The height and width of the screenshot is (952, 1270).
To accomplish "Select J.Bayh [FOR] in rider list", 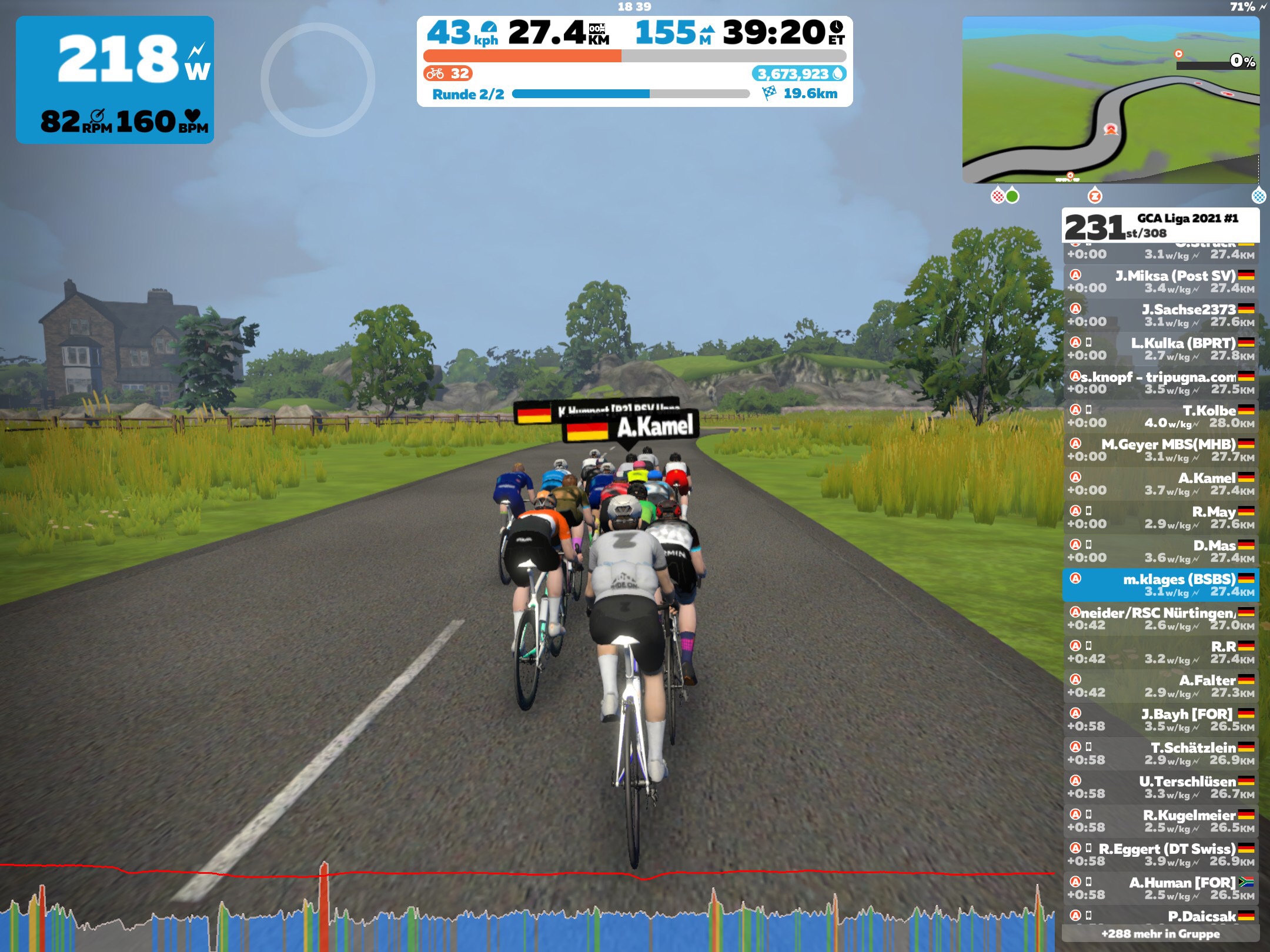I will pos(1161,720).
